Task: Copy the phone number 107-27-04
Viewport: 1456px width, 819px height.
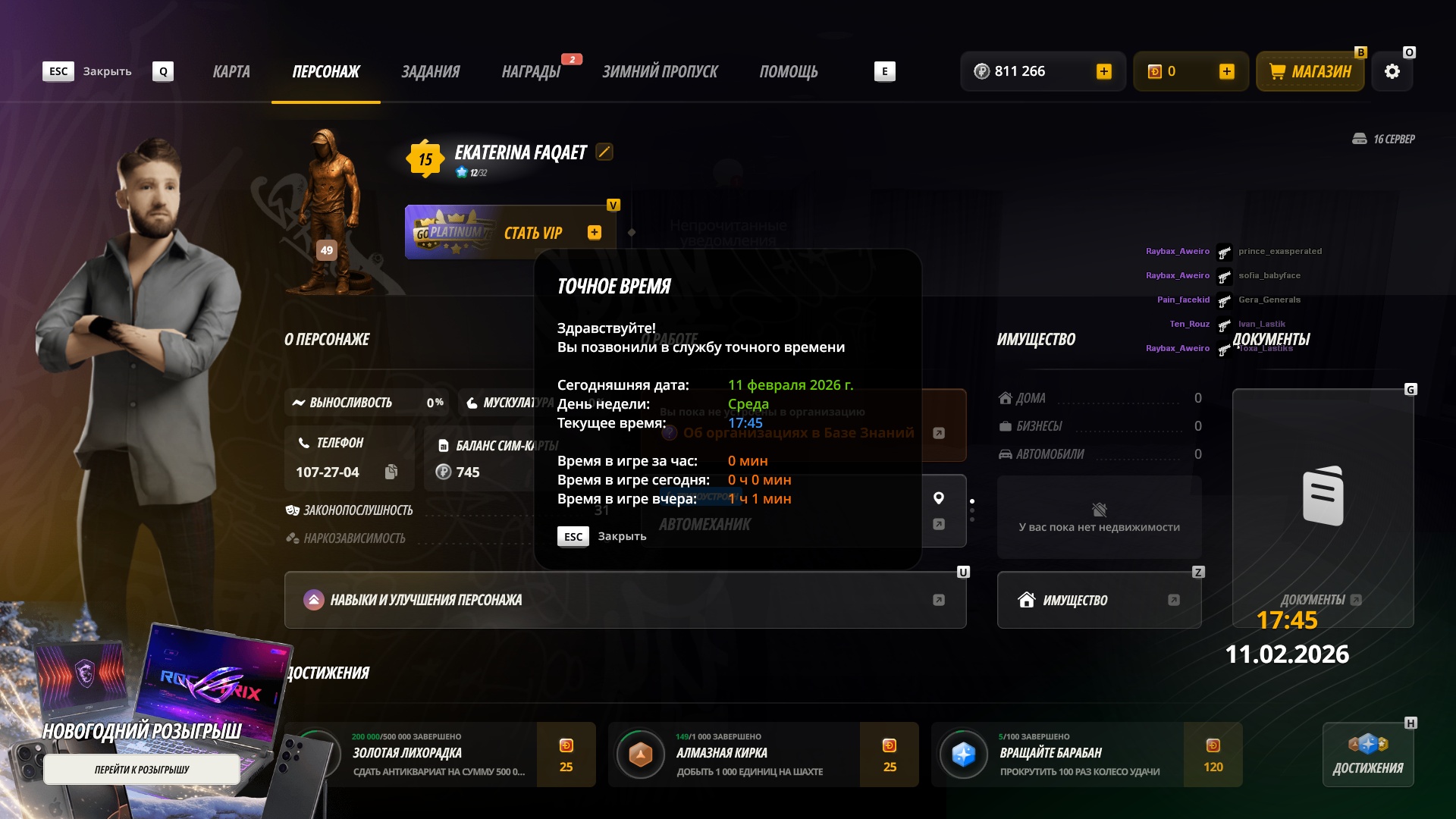Action: (x=391, y=472)
